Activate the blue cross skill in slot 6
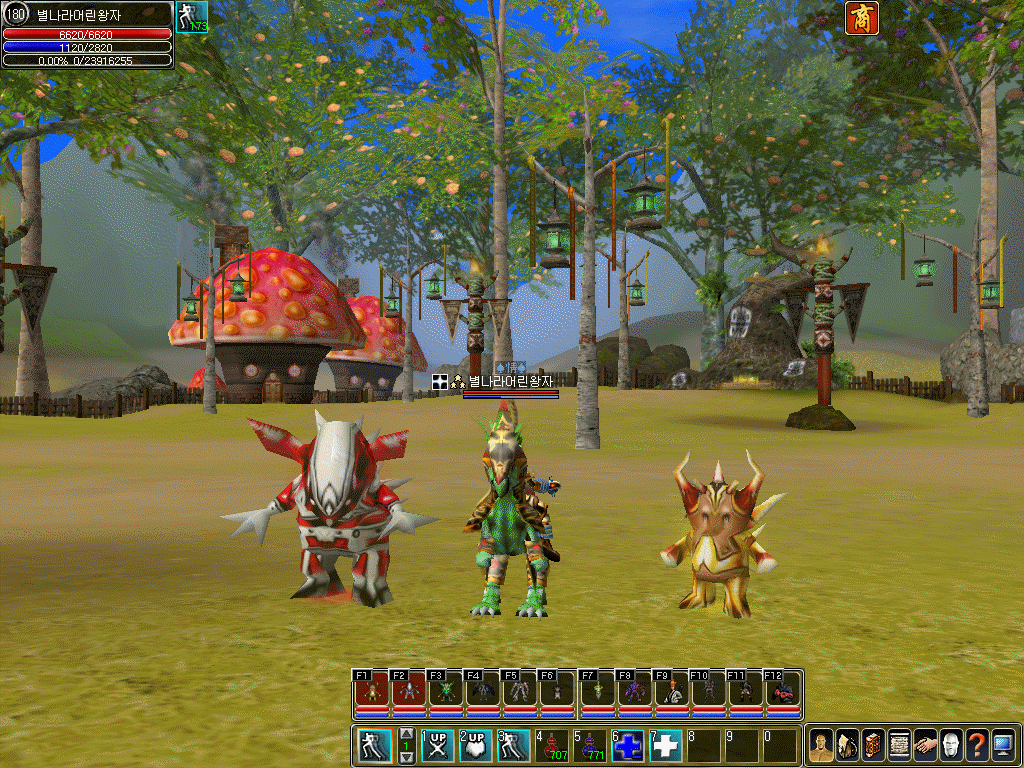 coord(628,746)
